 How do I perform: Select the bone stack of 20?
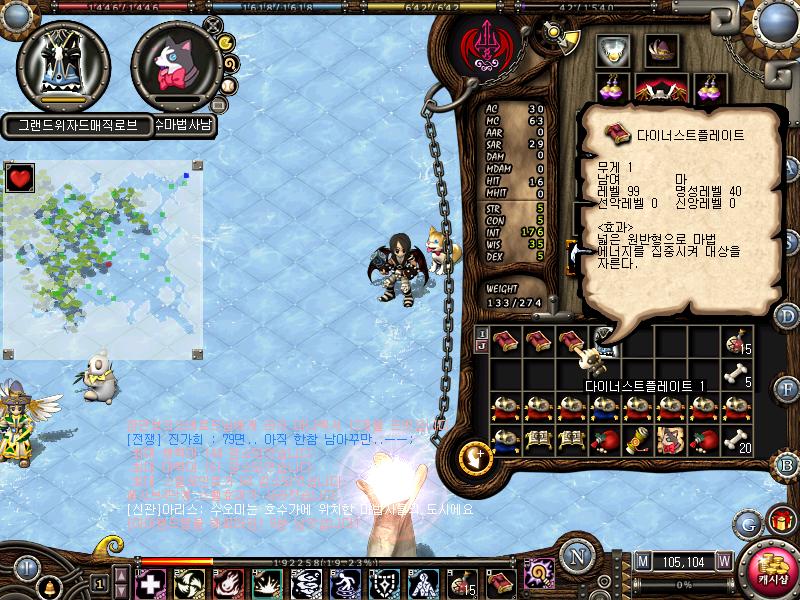[x=738, y=438]
